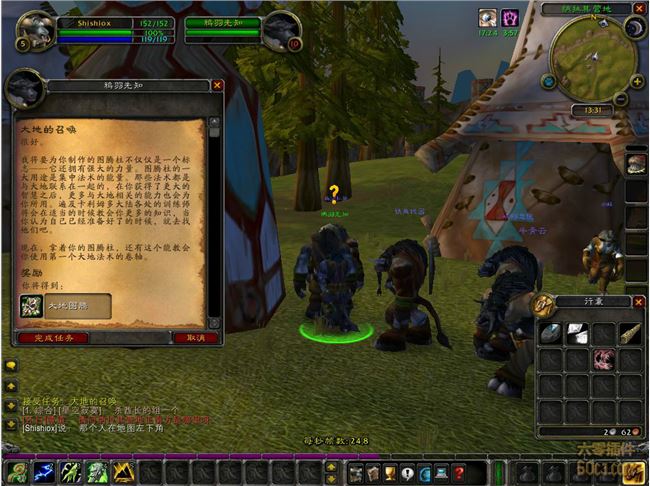This screenshot has width=650, height=486.
Task: Select the pink item in the backpack
Action: [603, 359]
